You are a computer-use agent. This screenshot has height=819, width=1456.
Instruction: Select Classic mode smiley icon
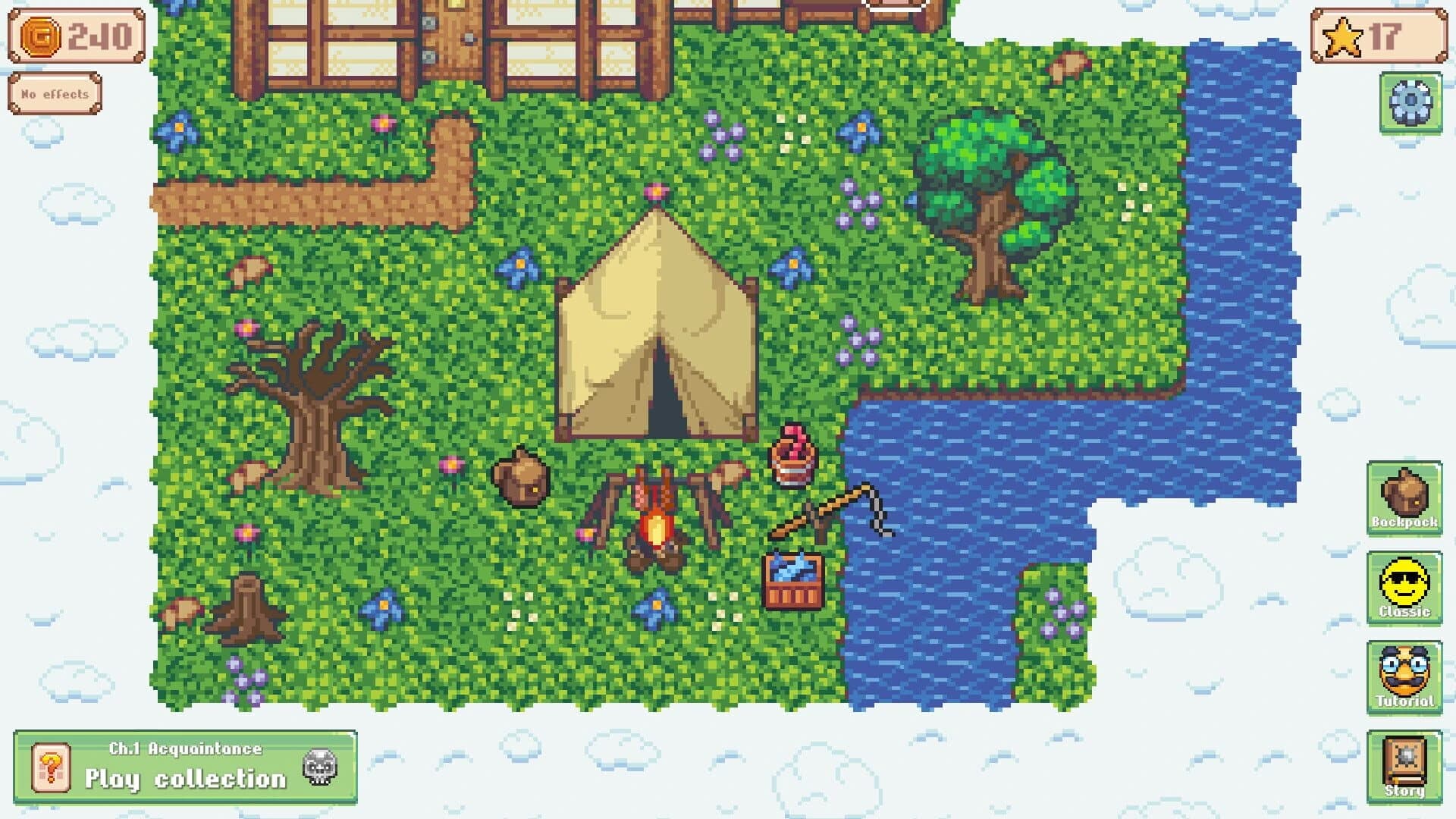click(1404, 589)
